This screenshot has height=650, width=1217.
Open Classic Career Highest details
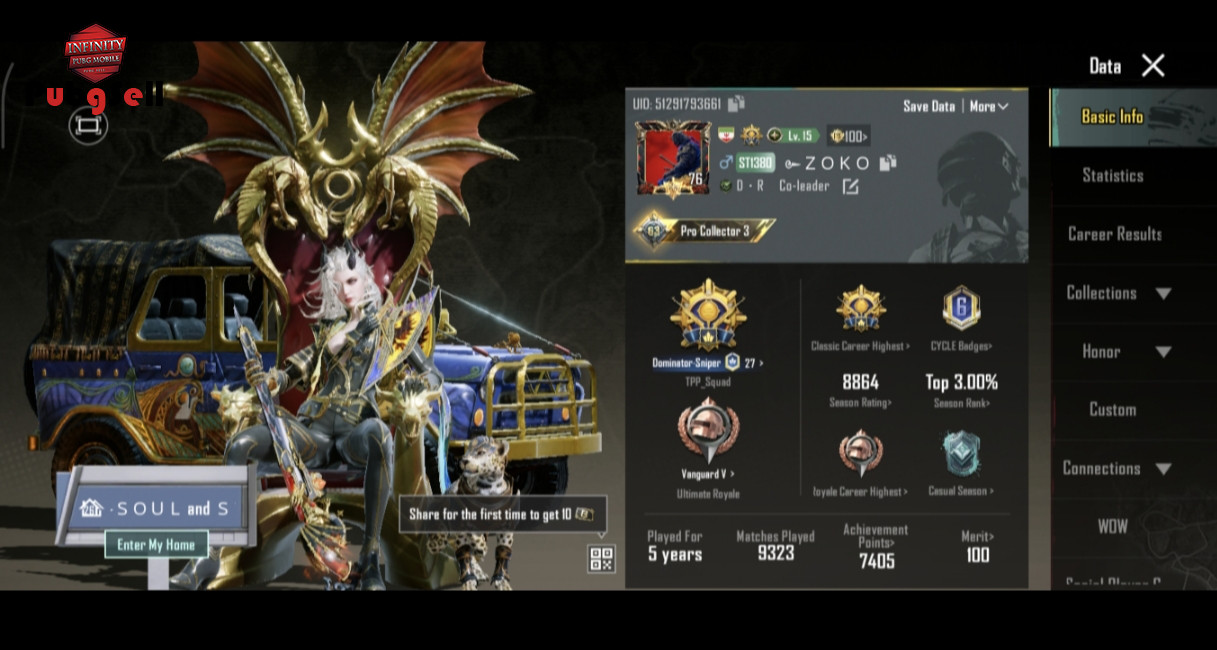860,318
